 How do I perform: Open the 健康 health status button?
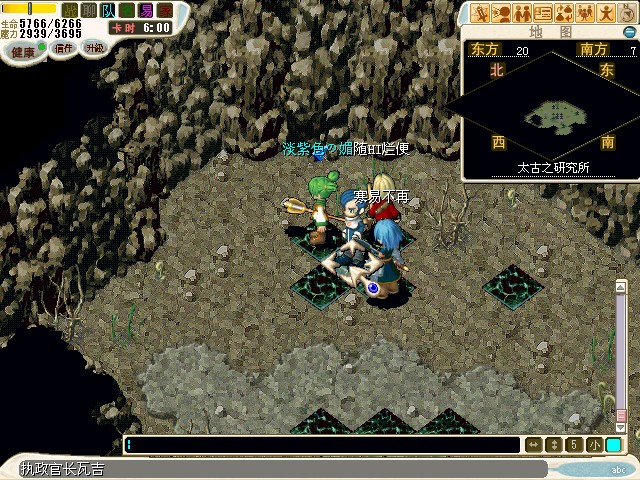[x=20, y=50]
